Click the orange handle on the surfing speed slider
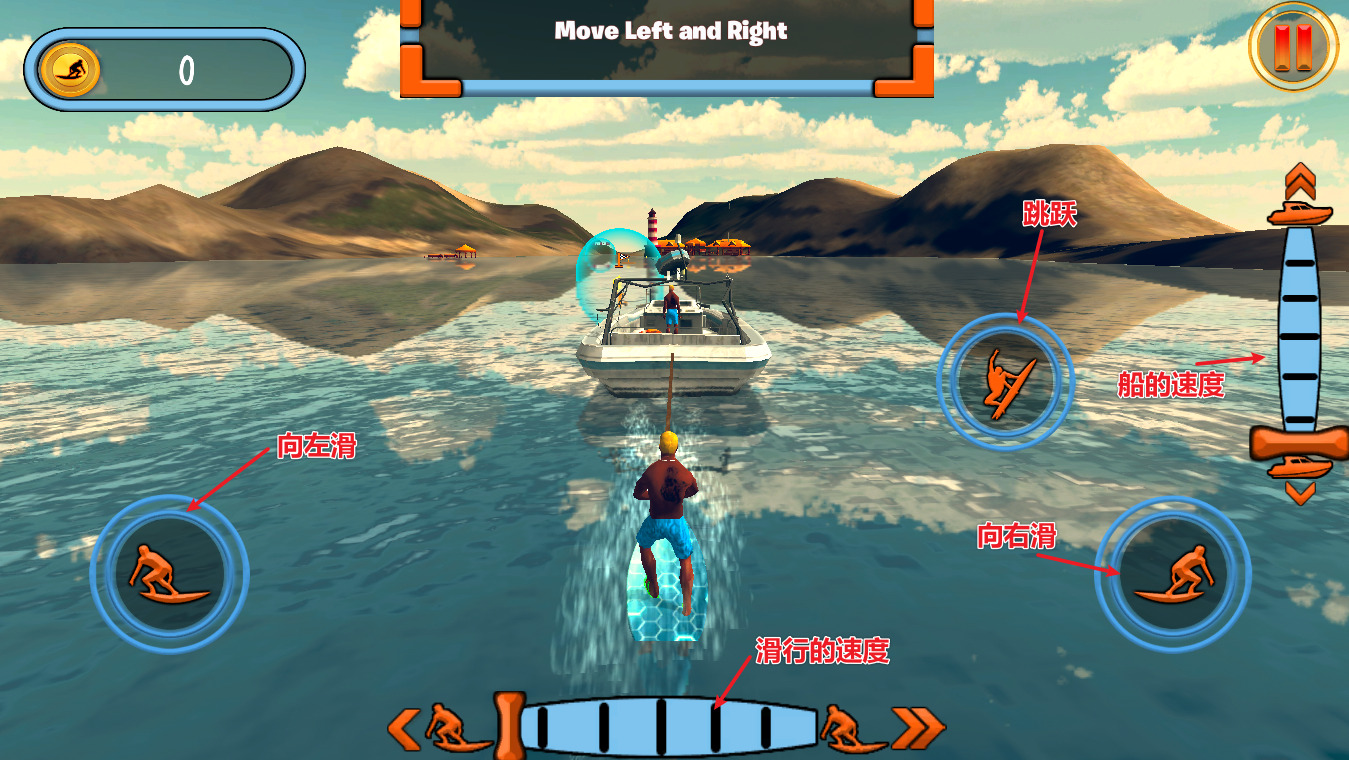This screenshot has height=760, width=1349. (509, 722)
